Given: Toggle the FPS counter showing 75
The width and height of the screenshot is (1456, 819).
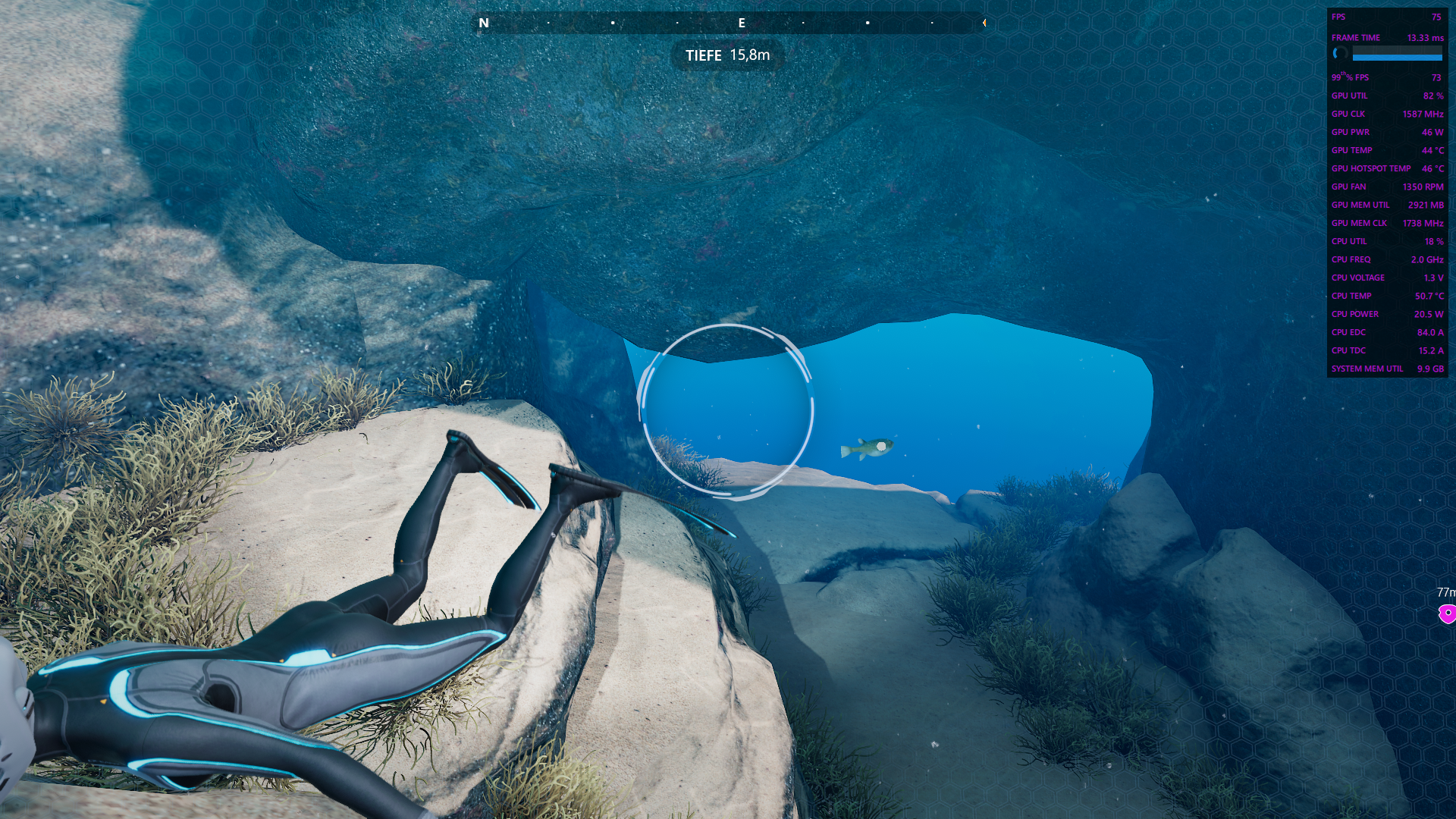Looking at the screenshot, I should click(x=1386, y=17).
